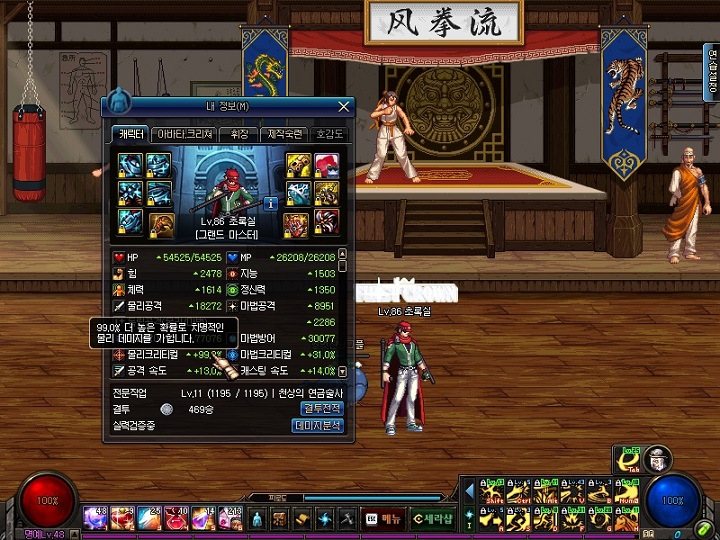Collapse the skill bar with left arrow
This screenshot has width=720, height=540.
tap(470, 490)
